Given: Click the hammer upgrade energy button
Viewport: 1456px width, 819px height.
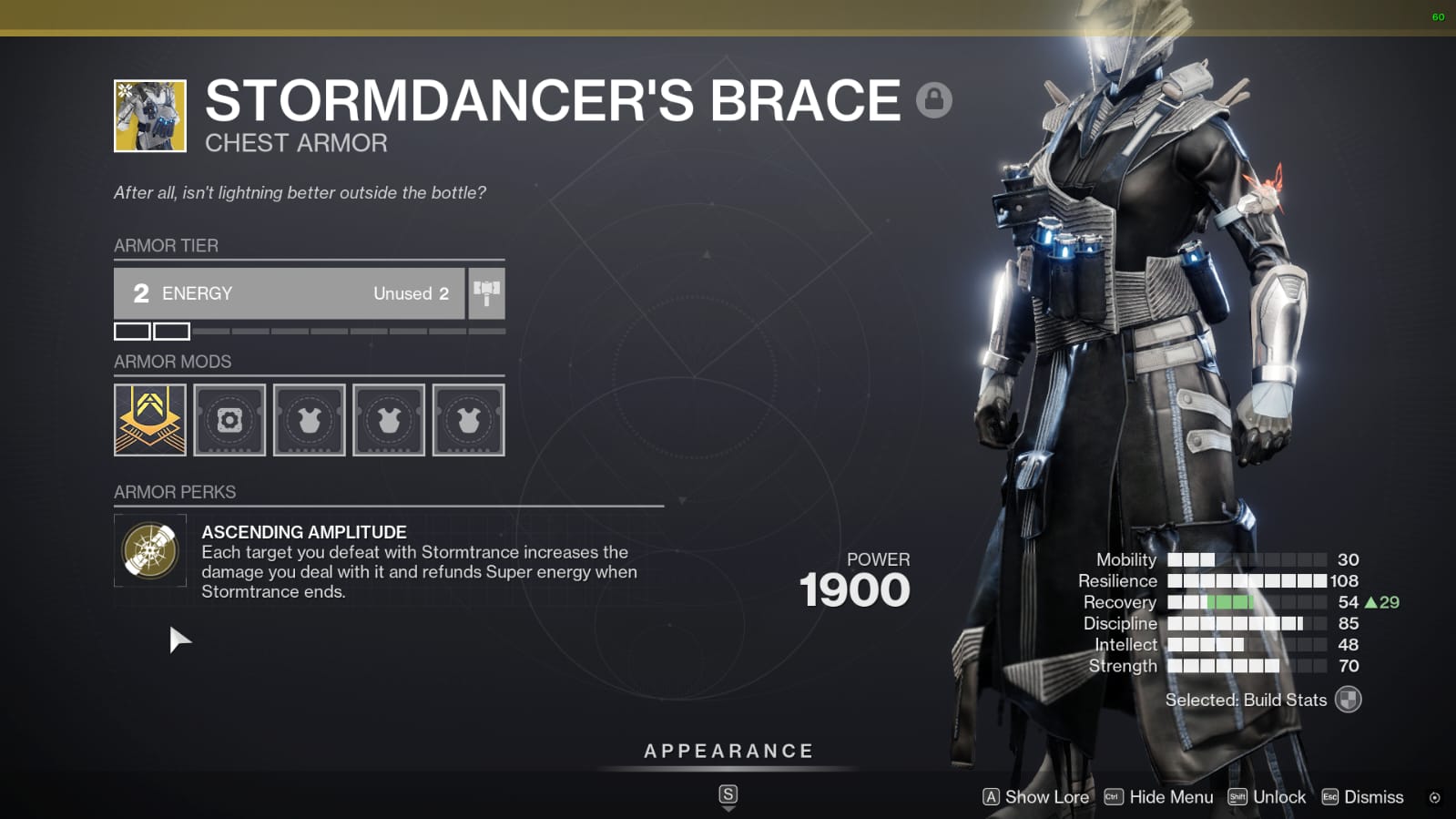Looking at the screenshot, I should pos(486,293).
